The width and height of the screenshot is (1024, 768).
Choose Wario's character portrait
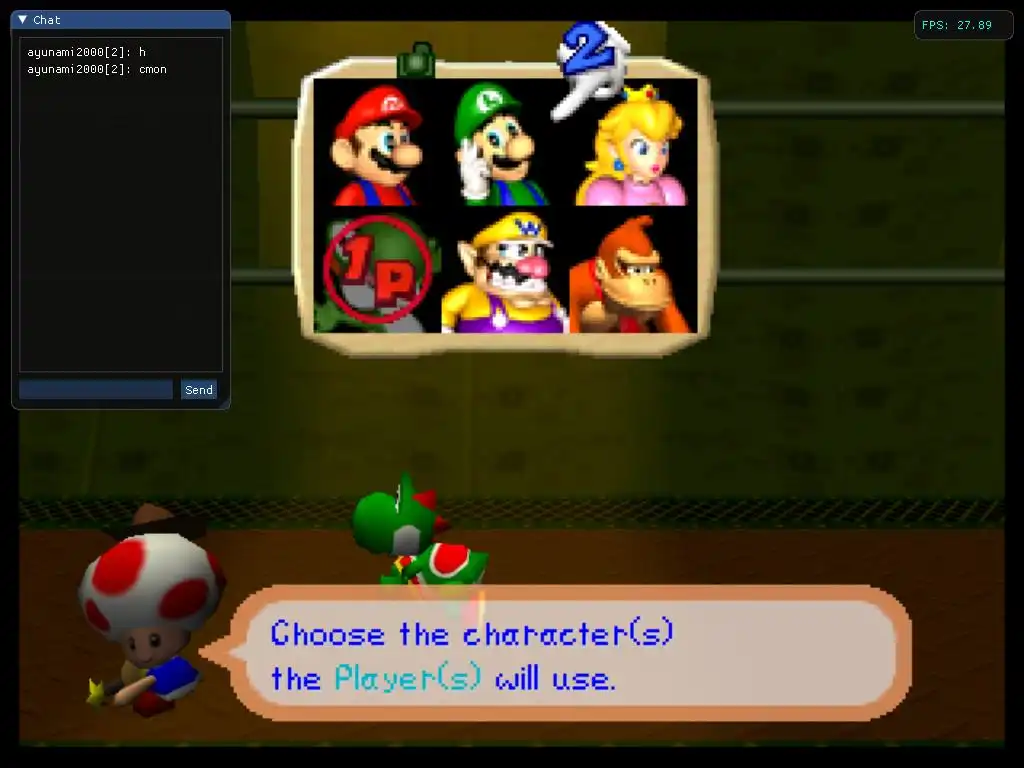[x=503, y=272]
